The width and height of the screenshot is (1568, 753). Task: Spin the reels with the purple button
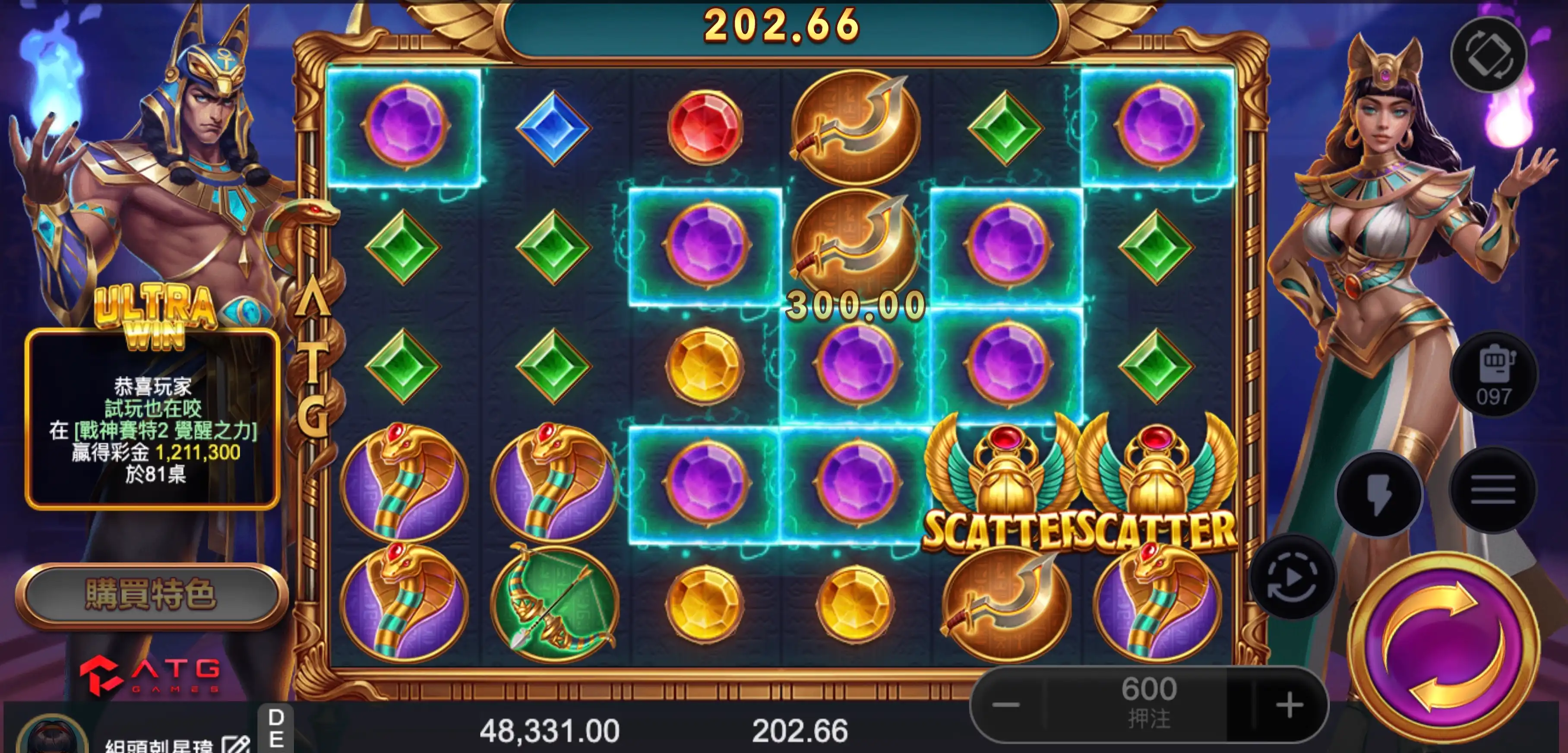pyautogui.click(x=1443, y=646)
